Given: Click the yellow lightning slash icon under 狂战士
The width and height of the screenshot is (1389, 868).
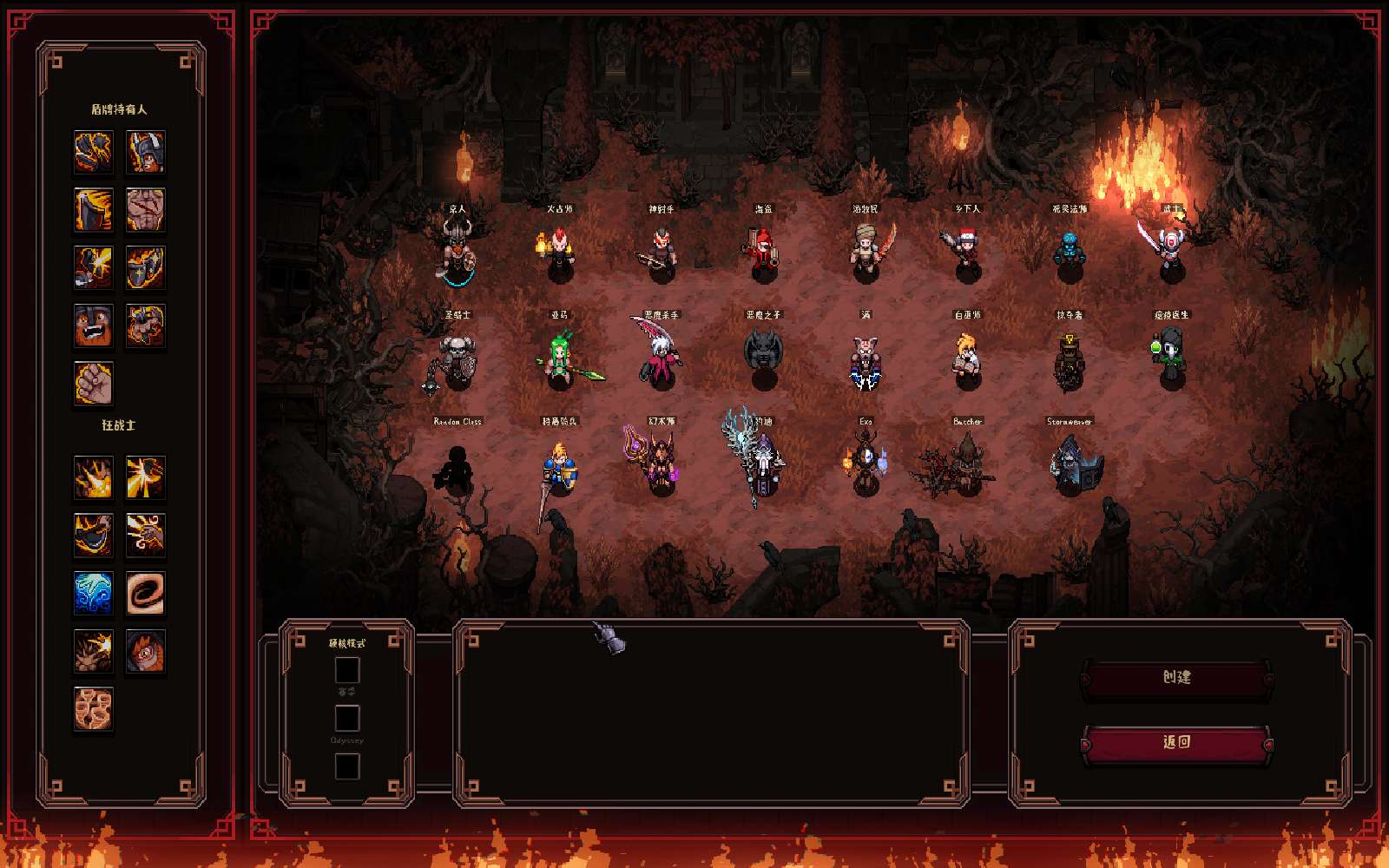Looking at the screenshot, I should [x=146, y=477].
